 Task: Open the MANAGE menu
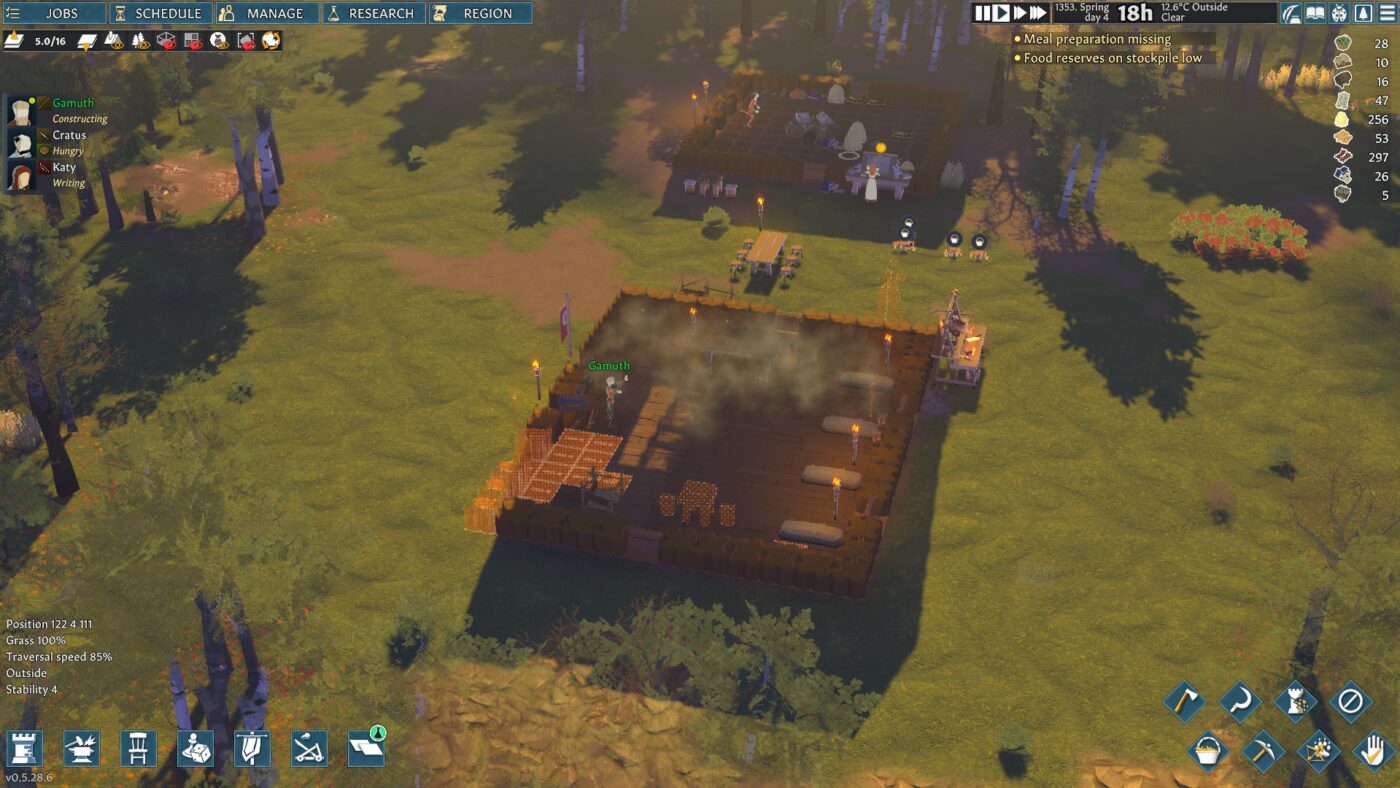coord(269,13)
